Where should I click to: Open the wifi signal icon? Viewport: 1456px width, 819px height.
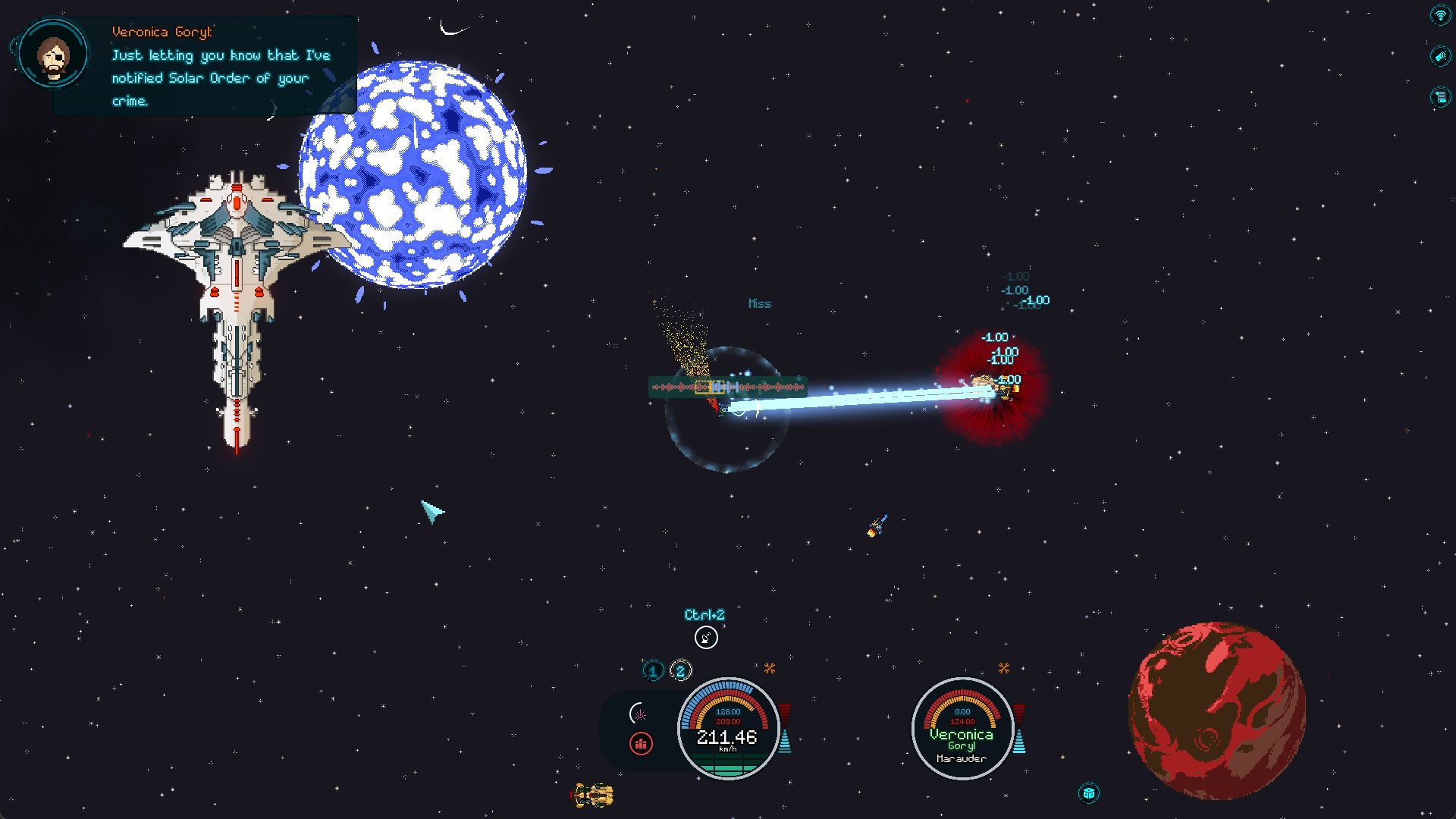coord(1439,15)
